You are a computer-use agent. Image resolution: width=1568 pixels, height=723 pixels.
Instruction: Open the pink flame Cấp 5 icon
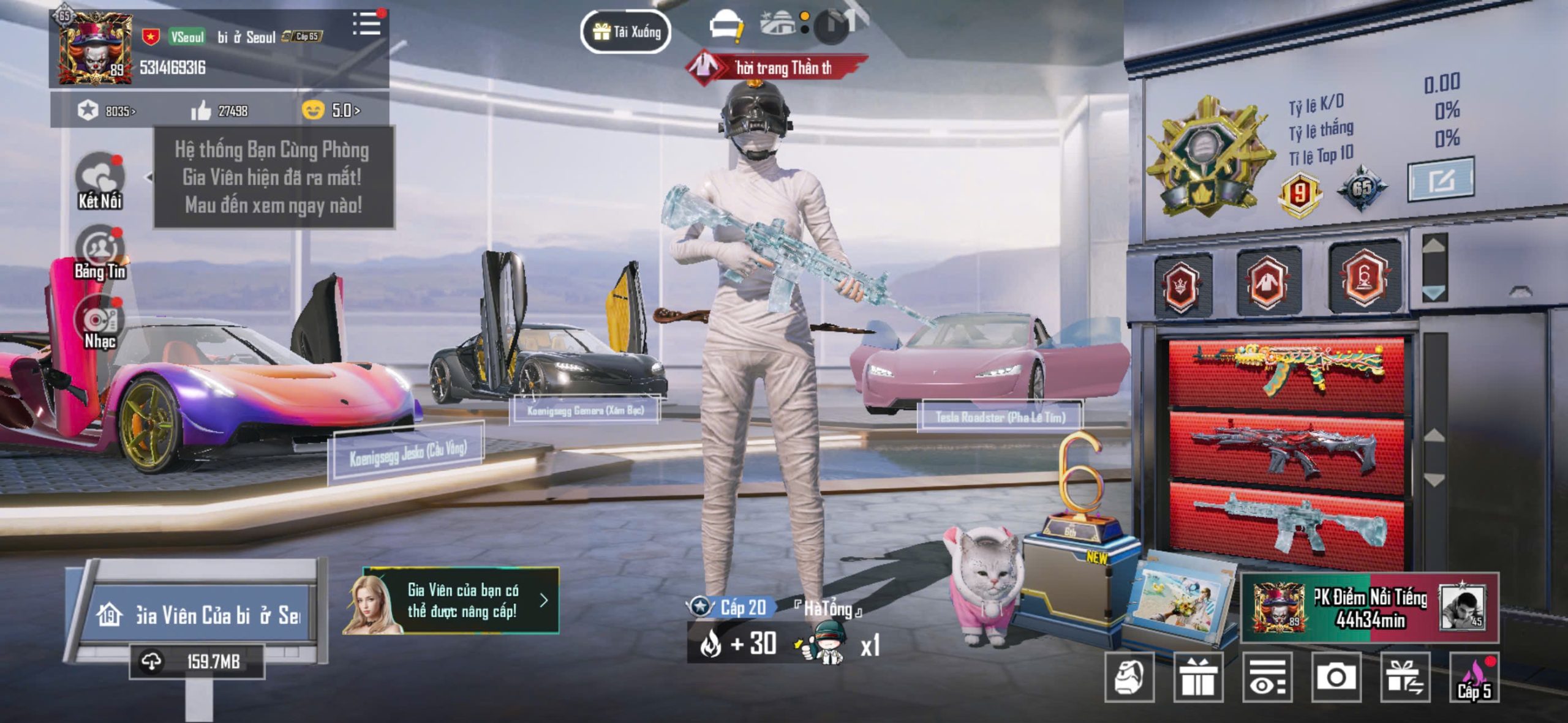click(x=1474, y=678)
